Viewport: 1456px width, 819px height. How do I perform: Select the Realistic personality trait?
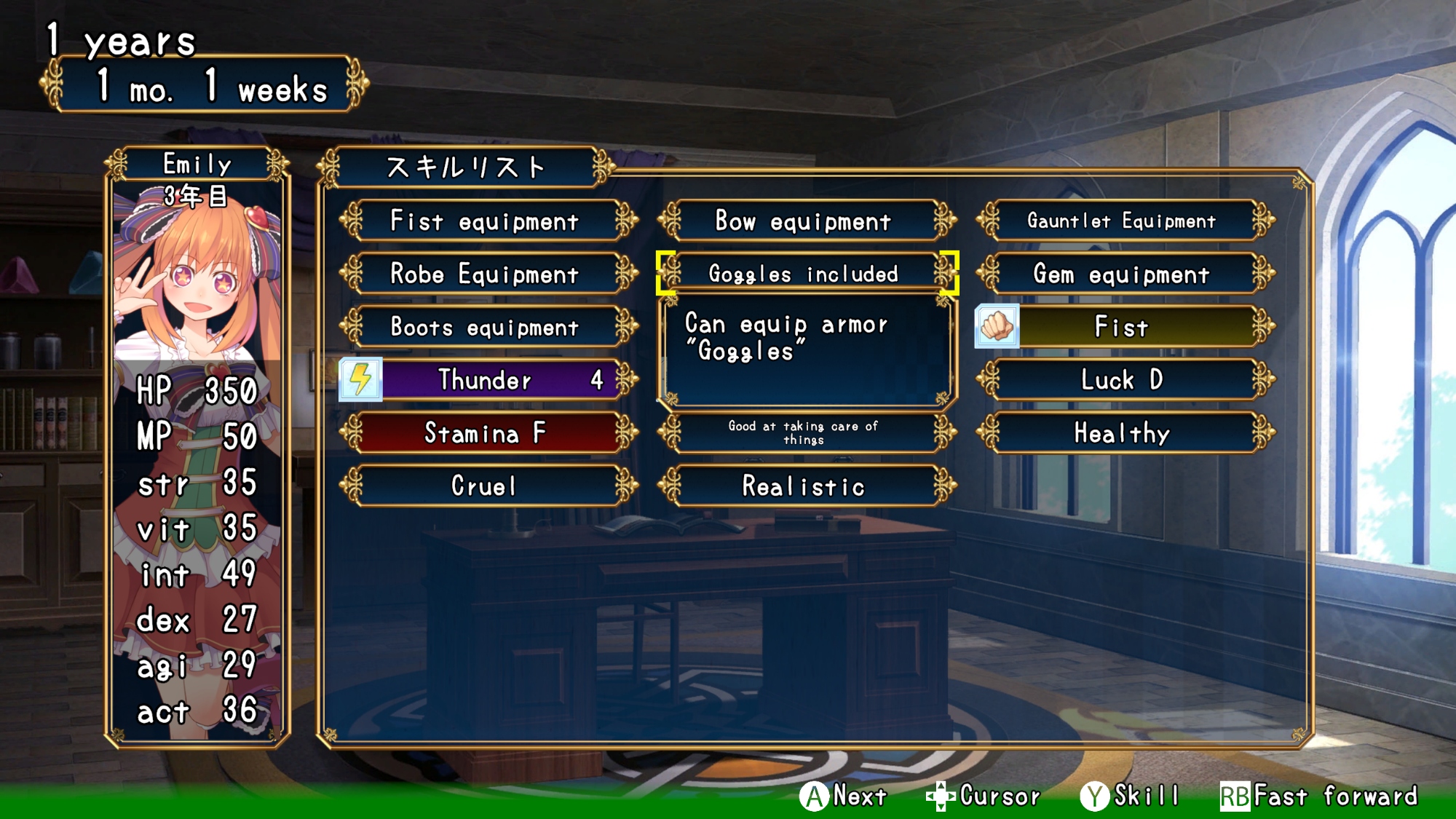pyautogui.click(x=804, y=486)
